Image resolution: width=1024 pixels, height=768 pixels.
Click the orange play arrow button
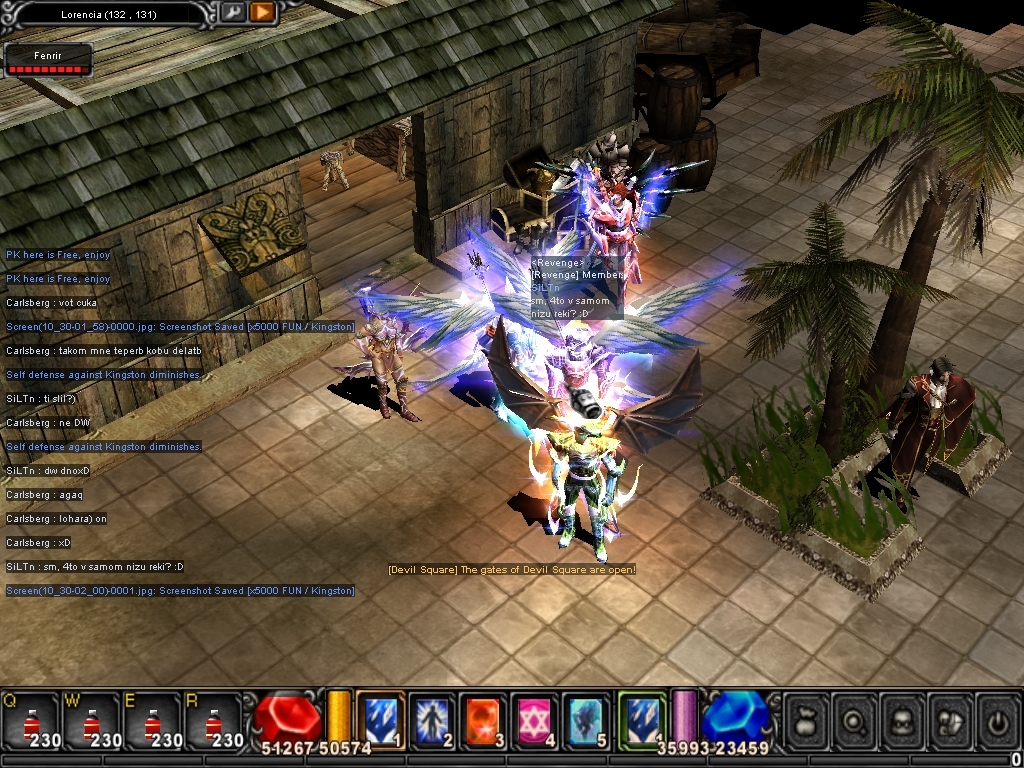[262, 12]
